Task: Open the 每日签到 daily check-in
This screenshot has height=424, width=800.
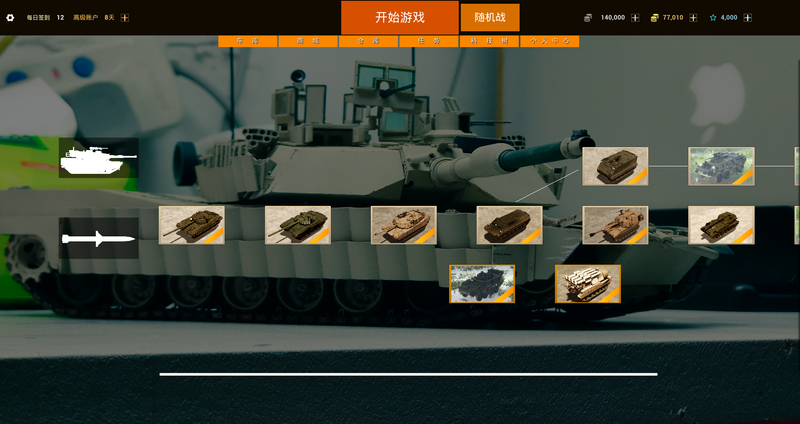Action: point(38,17)
